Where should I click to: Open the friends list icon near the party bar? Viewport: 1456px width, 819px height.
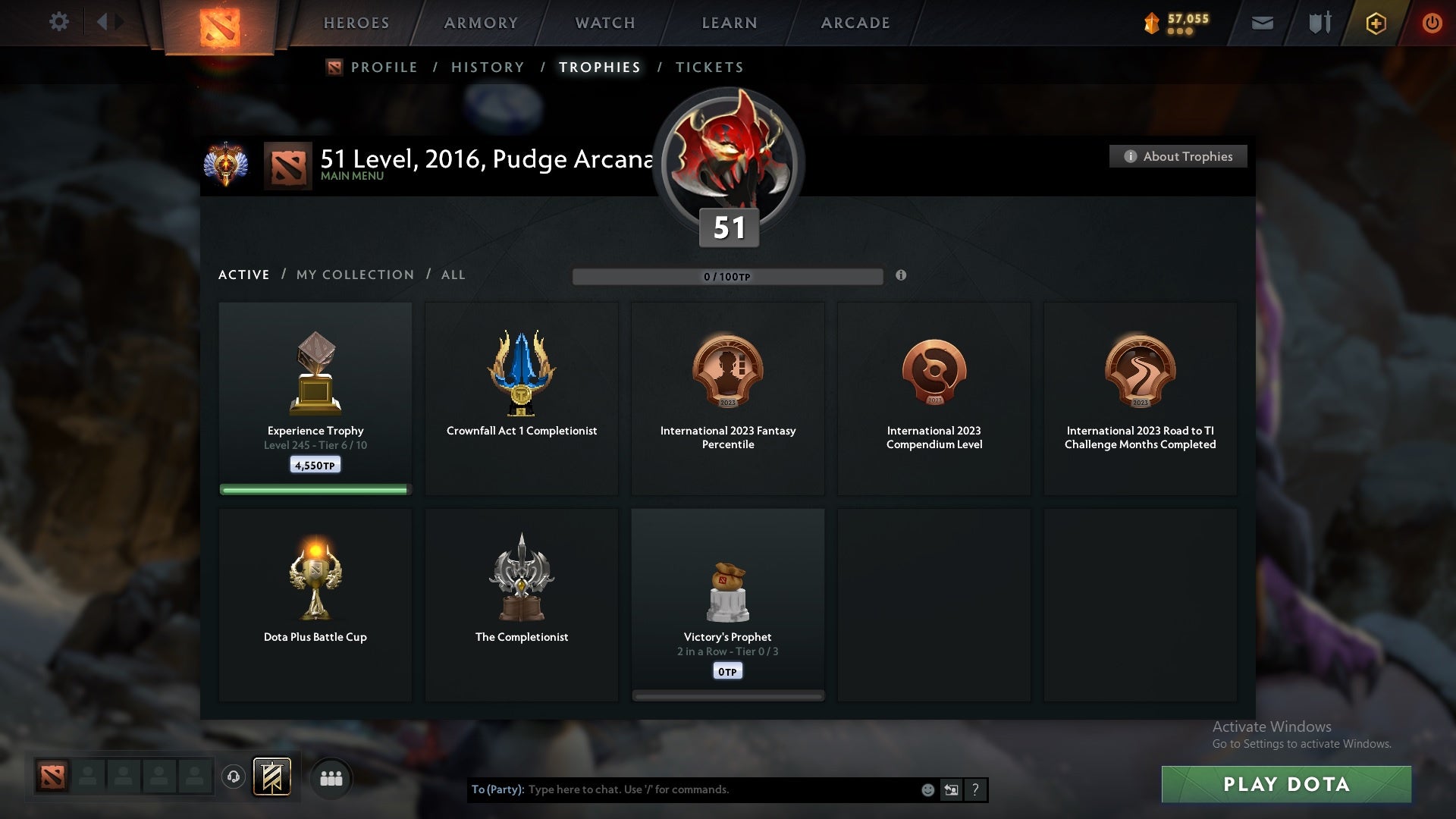[x=331, y=777]
